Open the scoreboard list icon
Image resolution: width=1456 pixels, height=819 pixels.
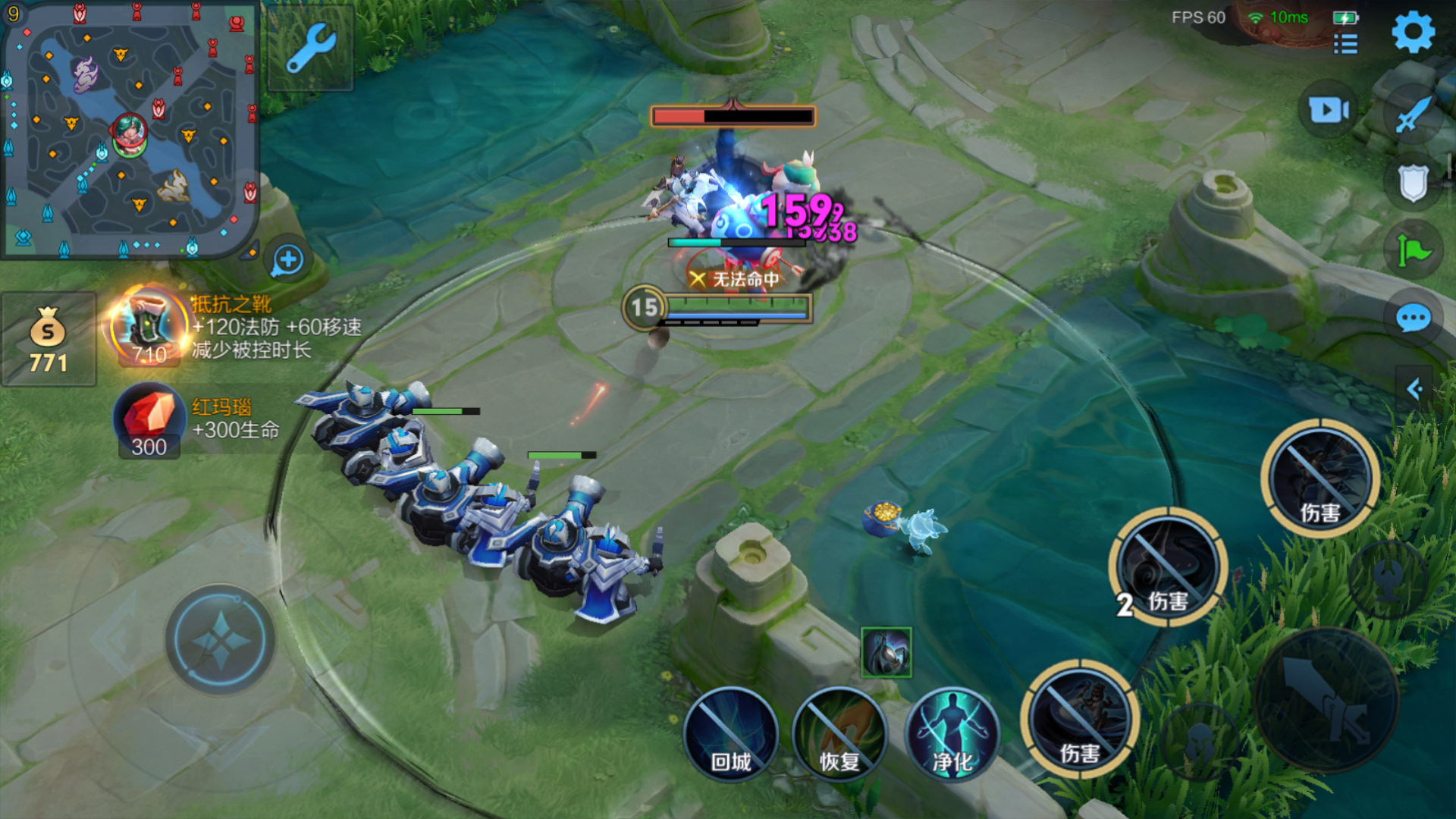pos(1345,44)
